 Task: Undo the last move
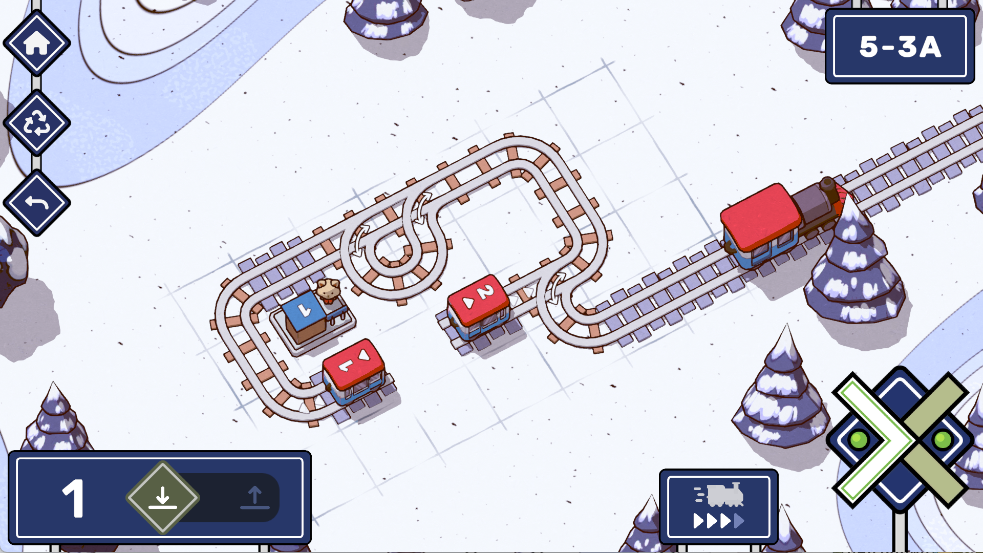pos(37,203)
